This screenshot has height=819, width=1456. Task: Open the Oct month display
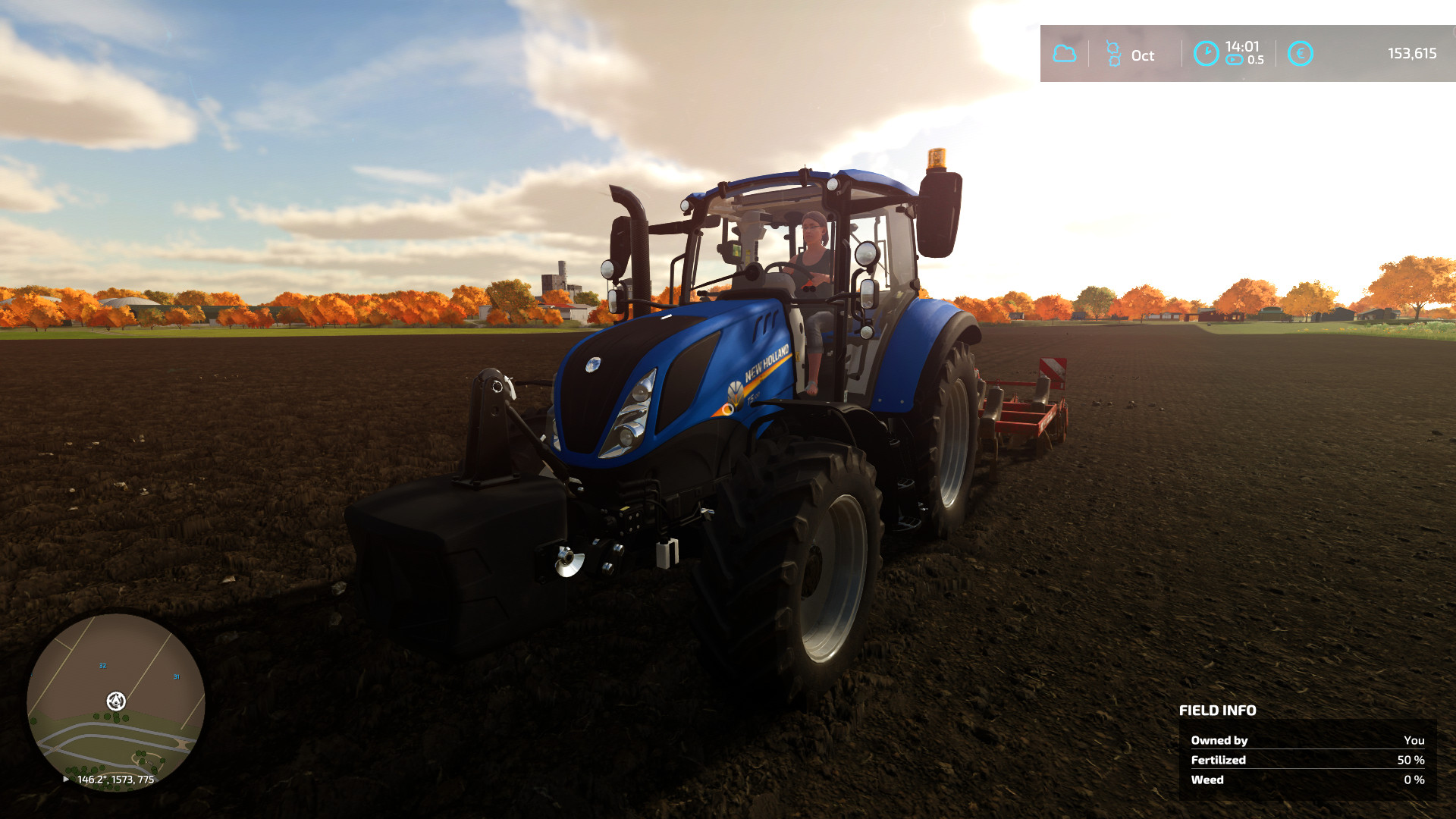click(x=1142, y=55)
